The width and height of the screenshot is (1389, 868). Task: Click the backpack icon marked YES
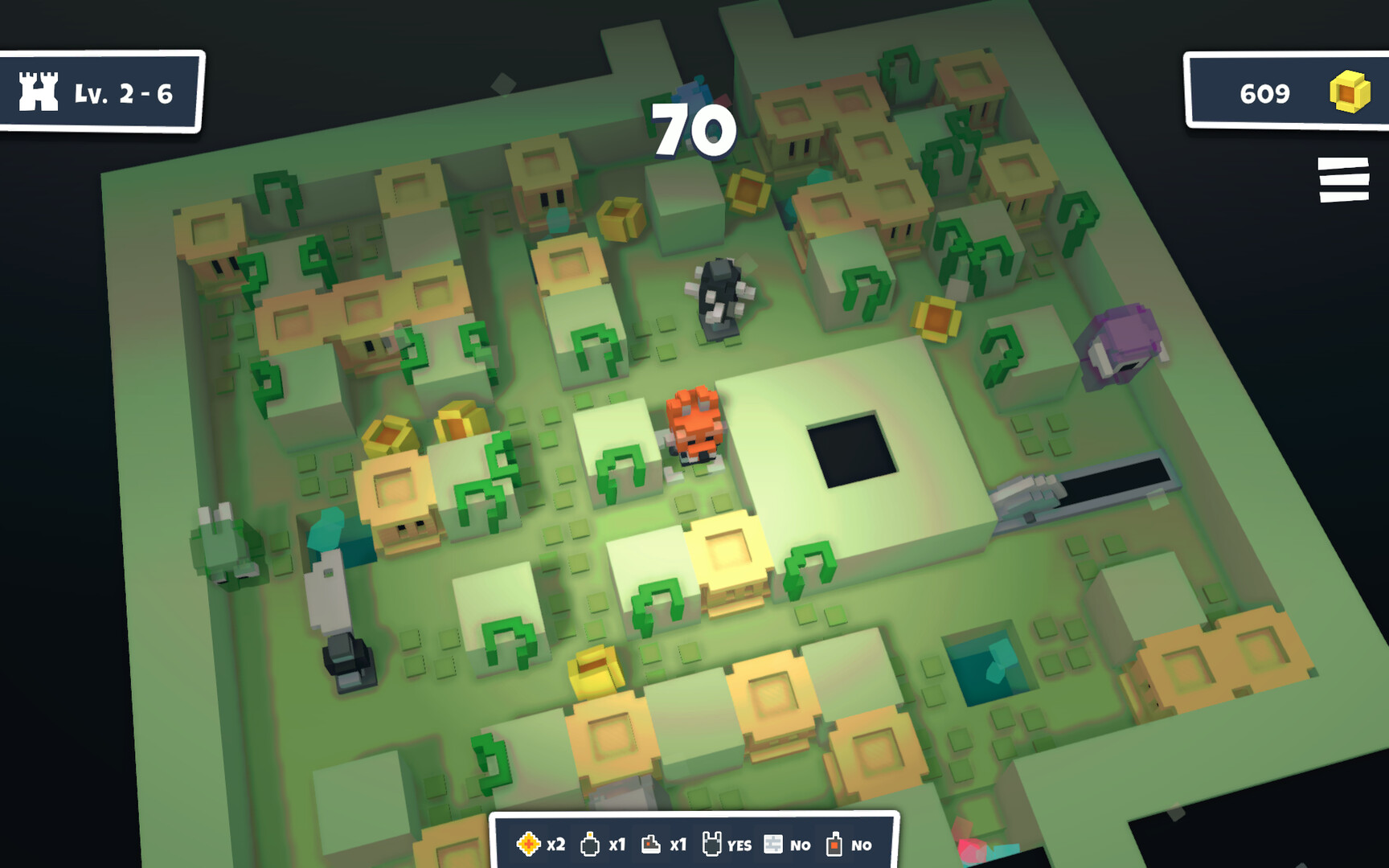714,844
